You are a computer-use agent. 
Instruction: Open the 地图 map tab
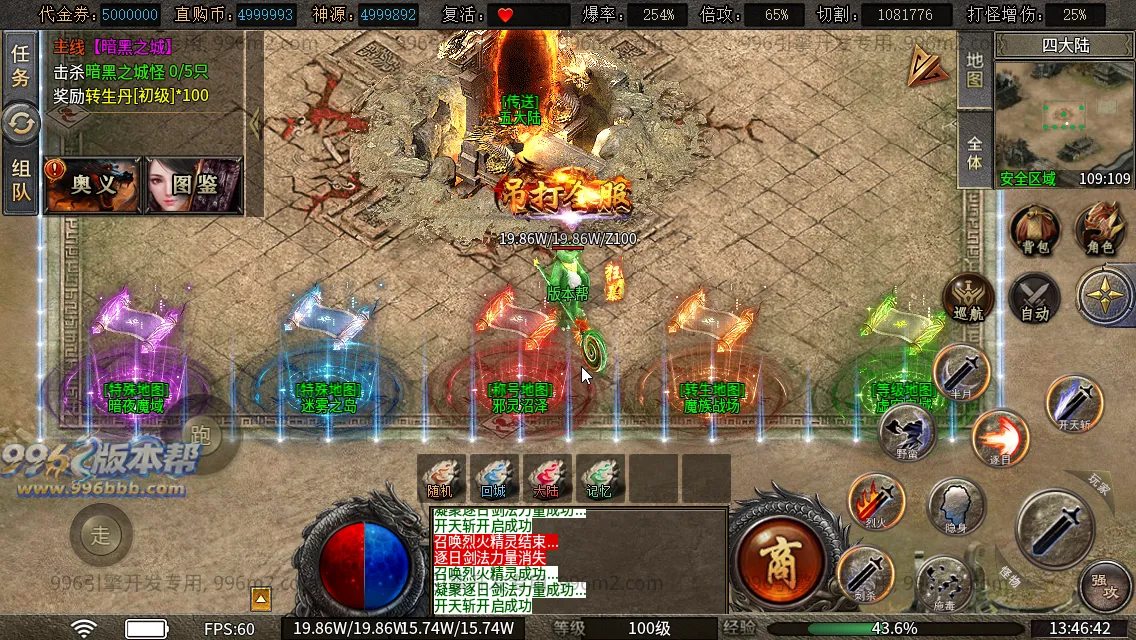point(975,70)
